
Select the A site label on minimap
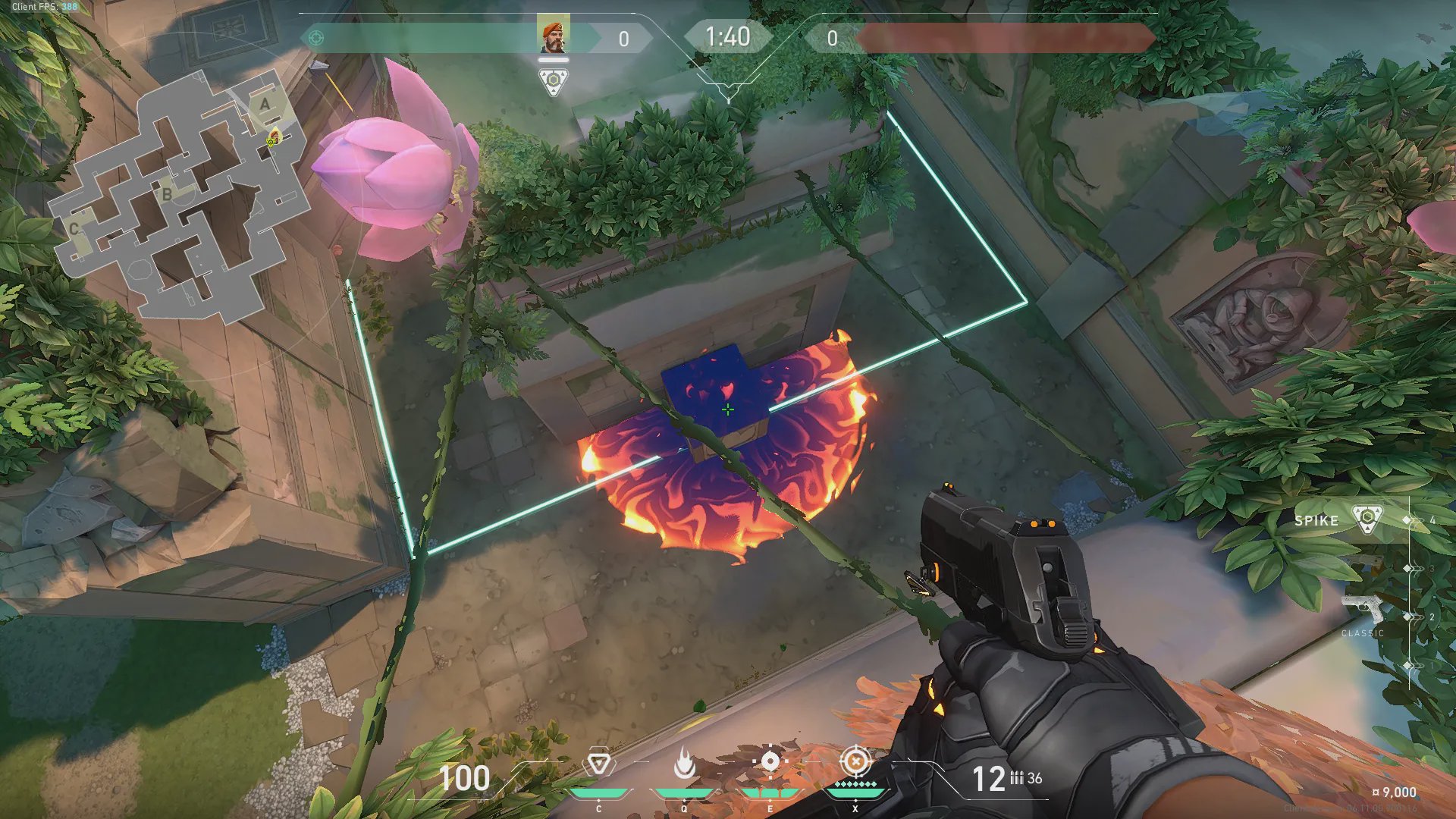pos(265,104)
